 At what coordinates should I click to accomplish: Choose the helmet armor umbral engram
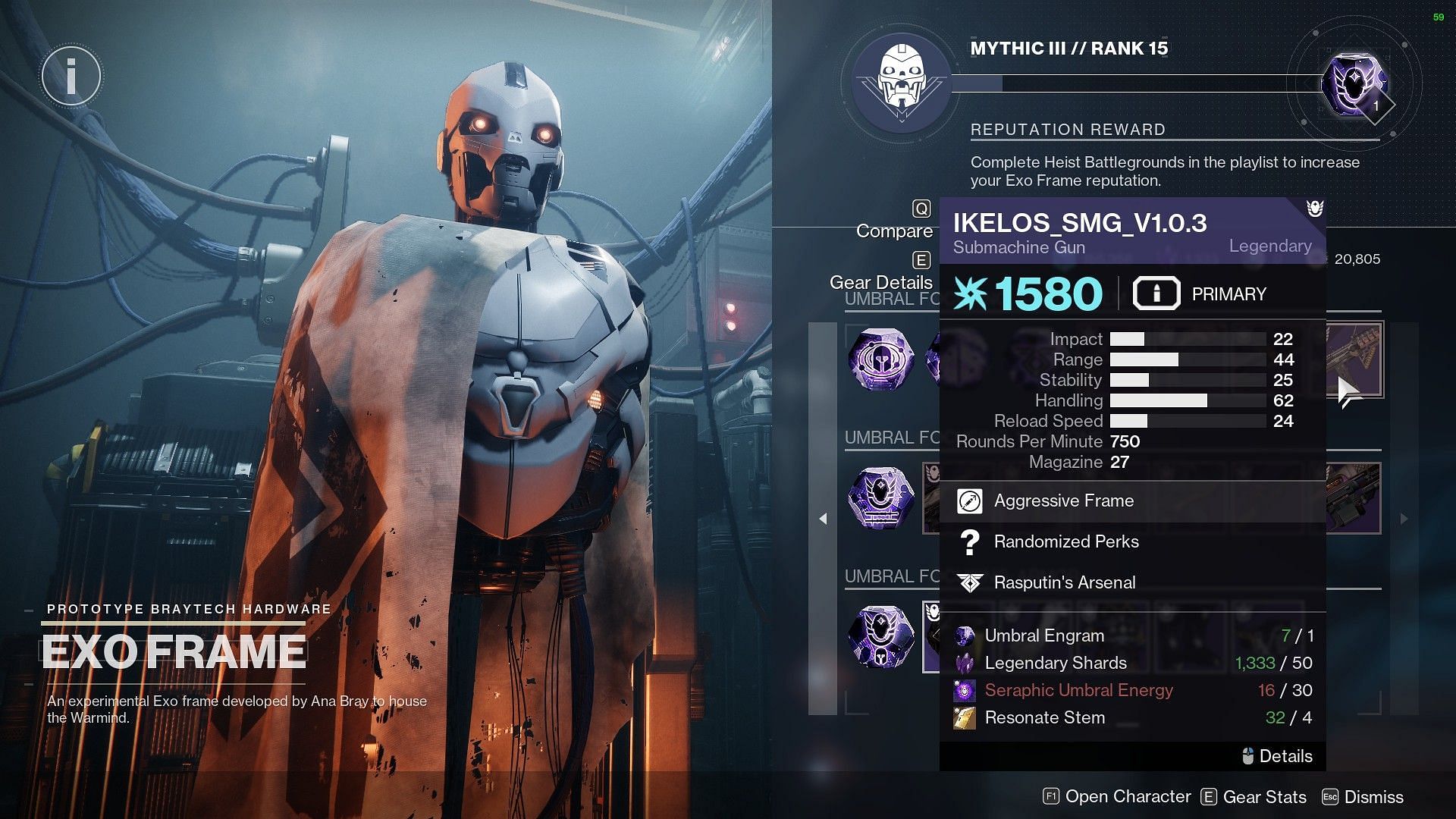pyautogui.click(x=880, y=359)
